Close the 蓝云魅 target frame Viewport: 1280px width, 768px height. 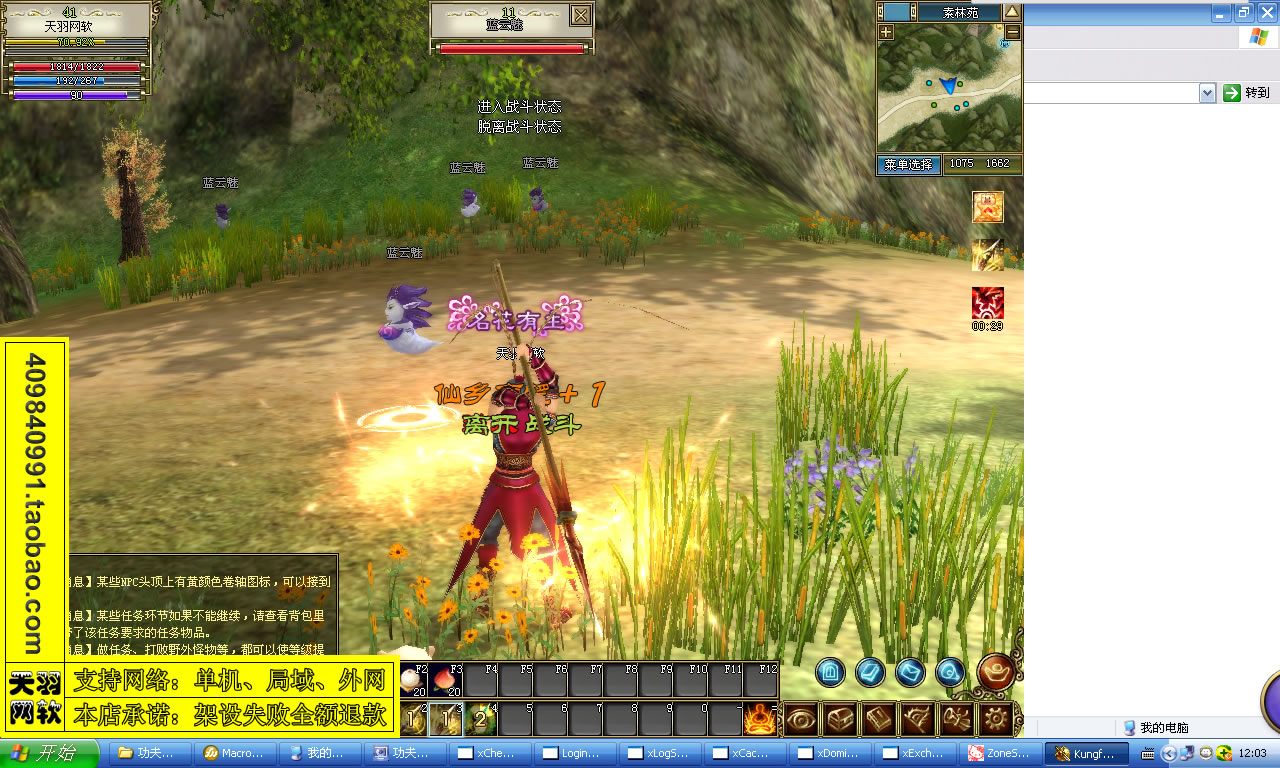[x=580, y=15]
